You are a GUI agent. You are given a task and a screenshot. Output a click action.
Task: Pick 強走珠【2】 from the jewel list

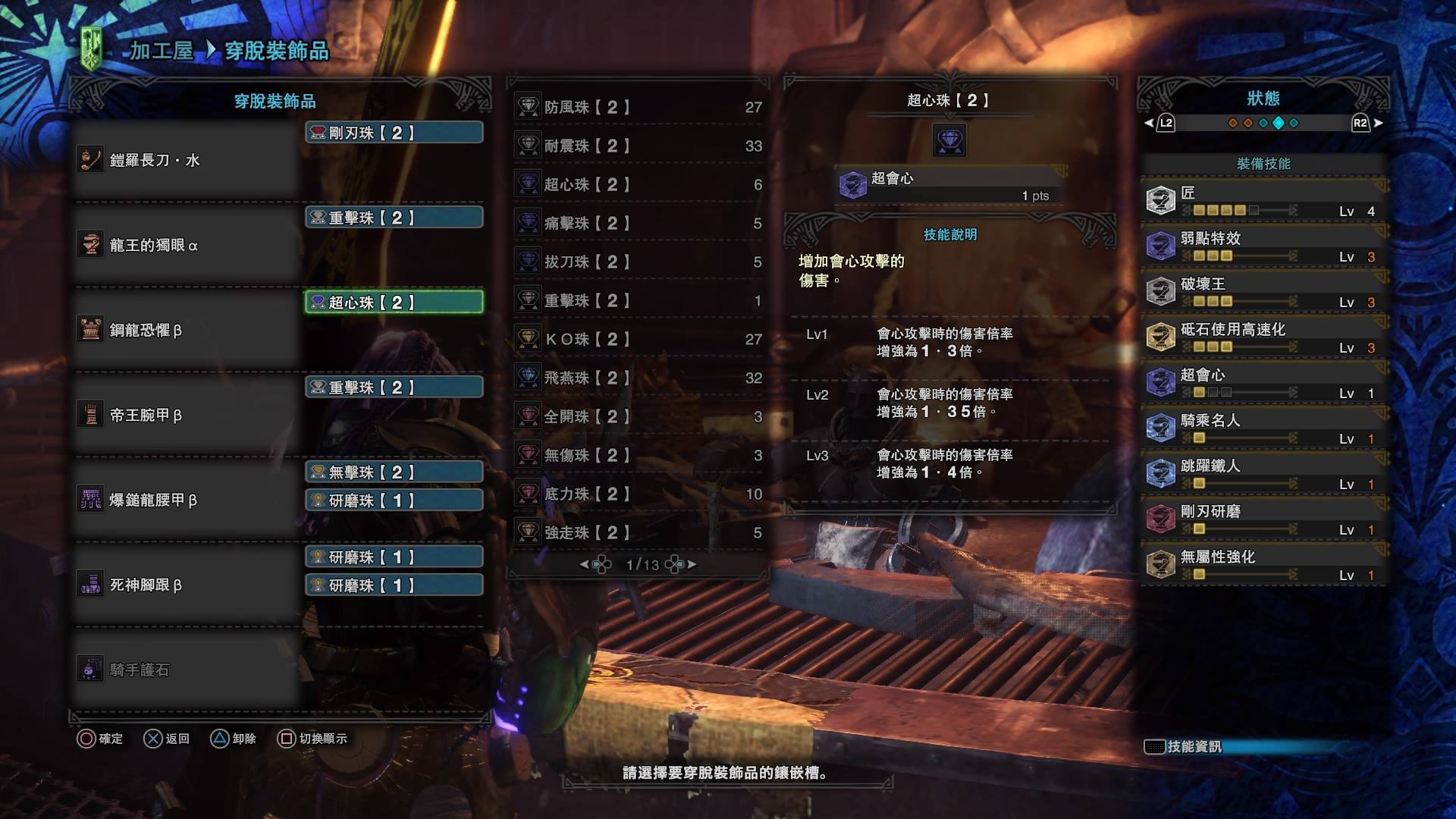click(638, 533)
